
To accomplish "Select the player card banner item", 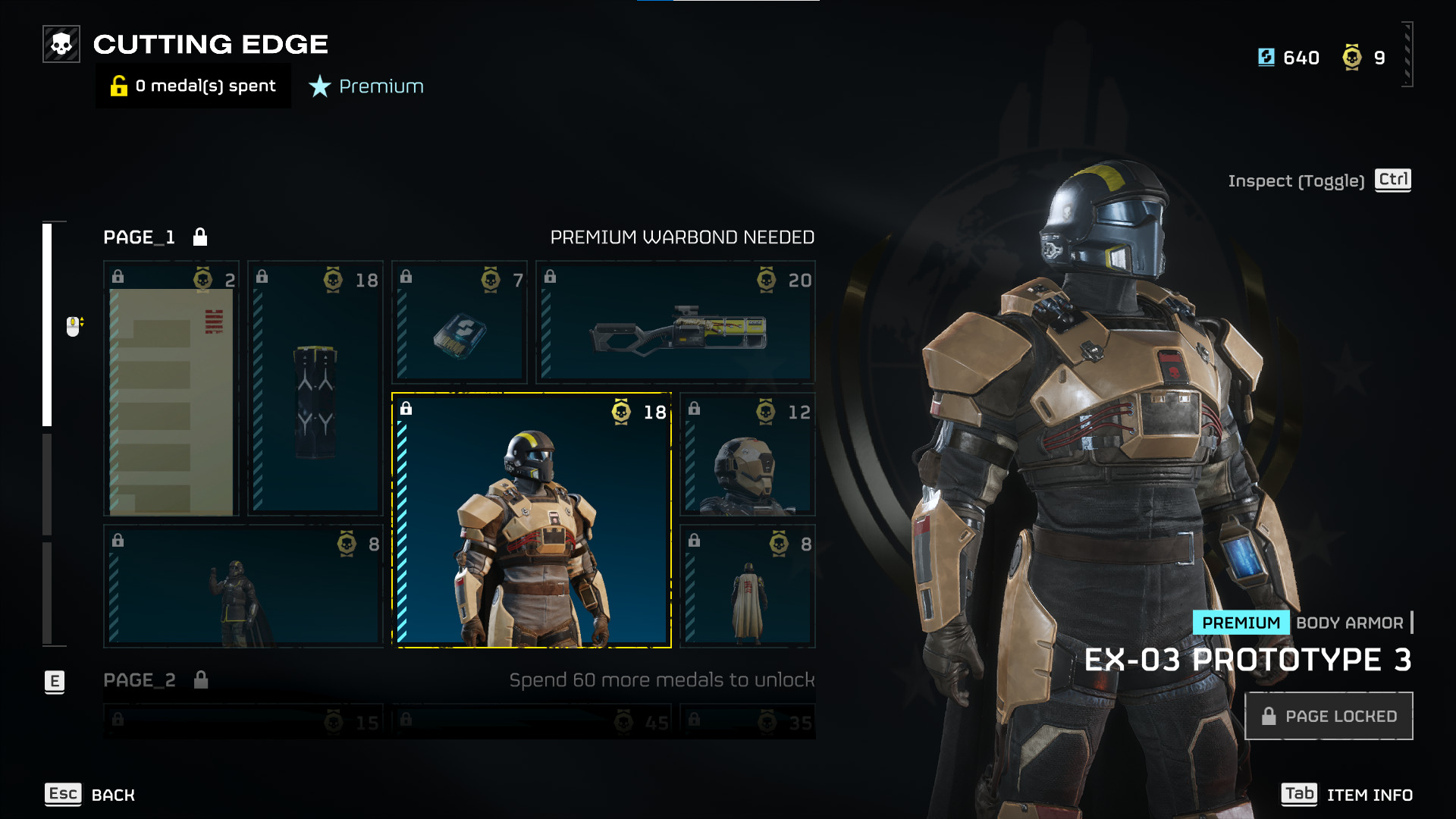I will tap(171, 389).
